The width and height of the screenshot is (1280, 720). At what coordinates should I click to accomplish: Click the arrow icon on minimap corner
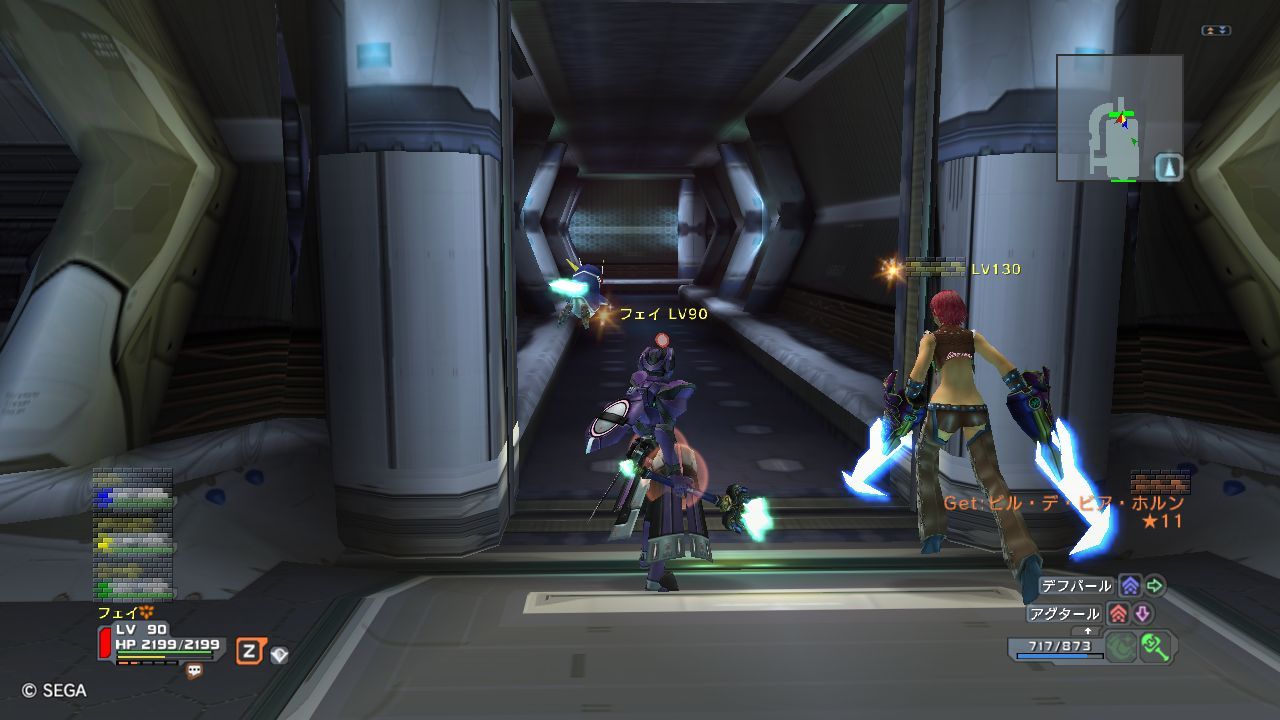coord(1169,167)
